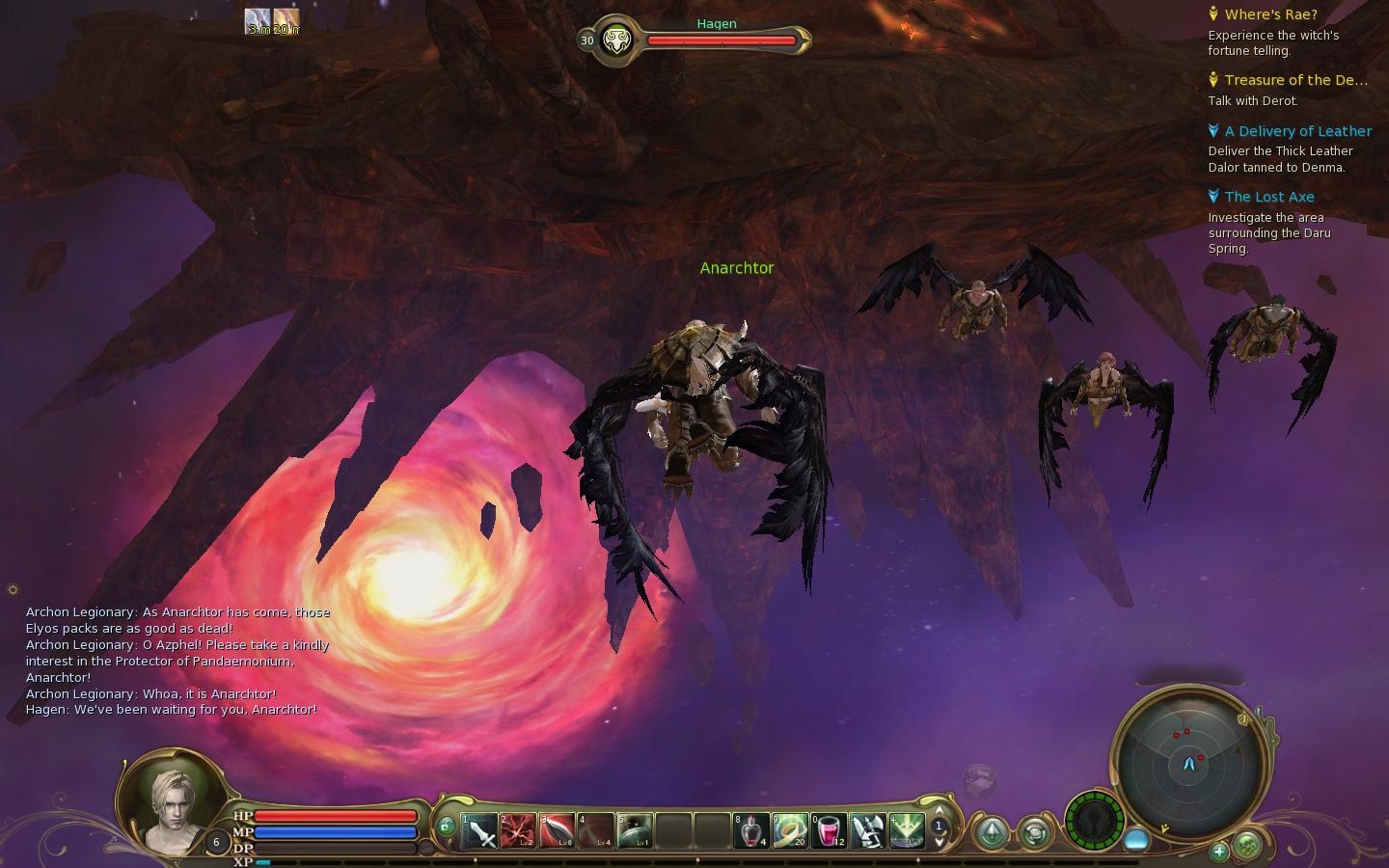
Task: Select Hagen's target portrait frame
Action: (615, 41)
